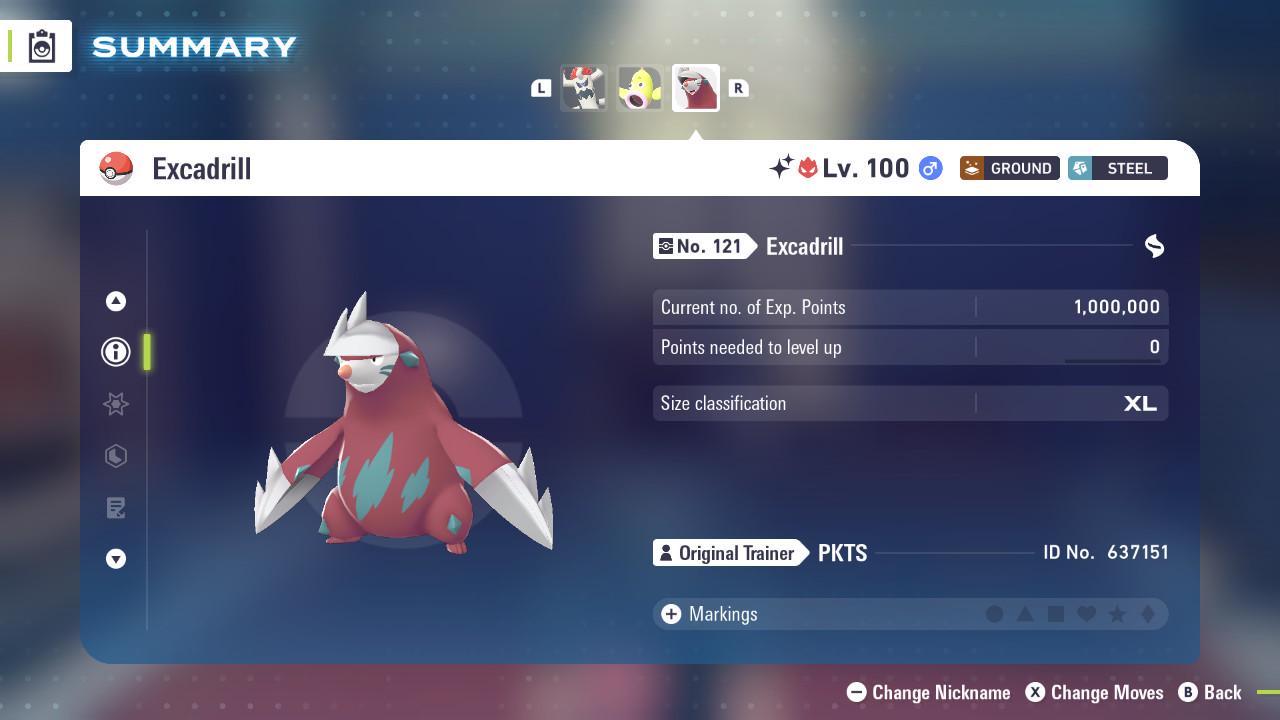The image size is (1280, 720).
Task: Select the previous Pokémon using the L tab
Action: (540, 88)
